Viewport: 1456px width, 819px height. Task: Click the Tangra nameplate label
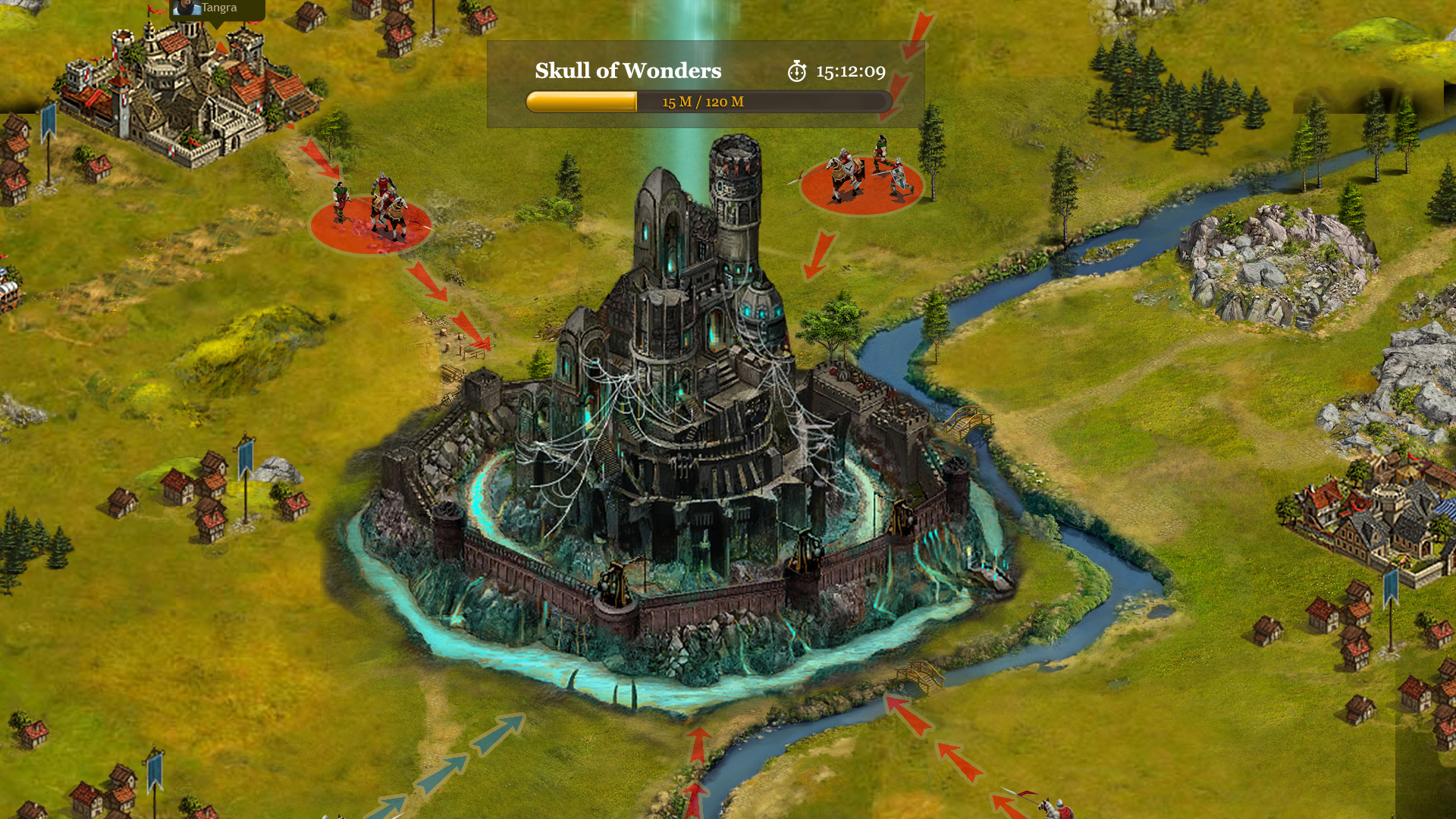tap(218, 8)
